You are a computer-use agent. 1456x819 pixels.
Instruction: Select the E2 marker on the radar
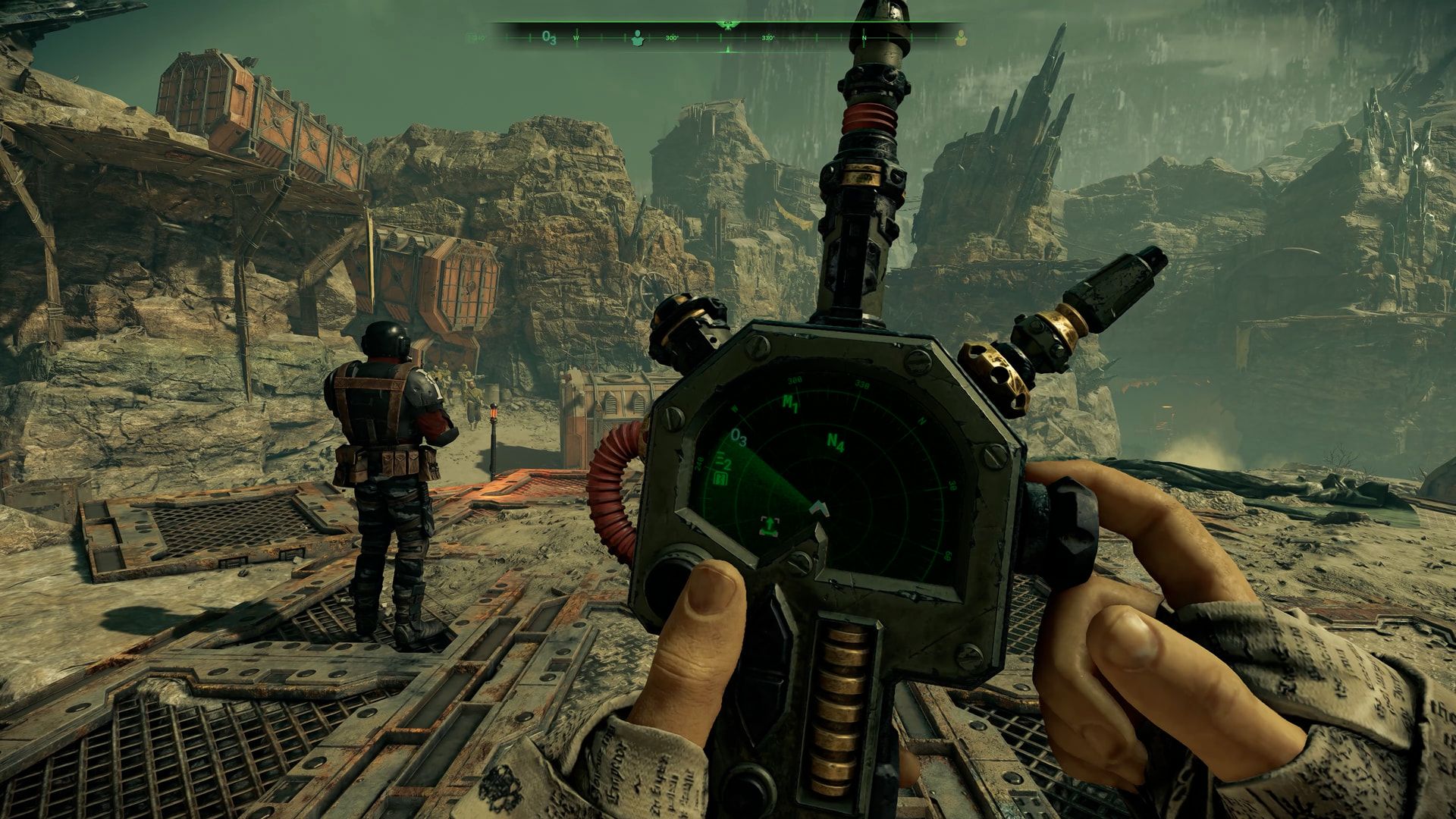pyautogui.click(x=723, y=463)
